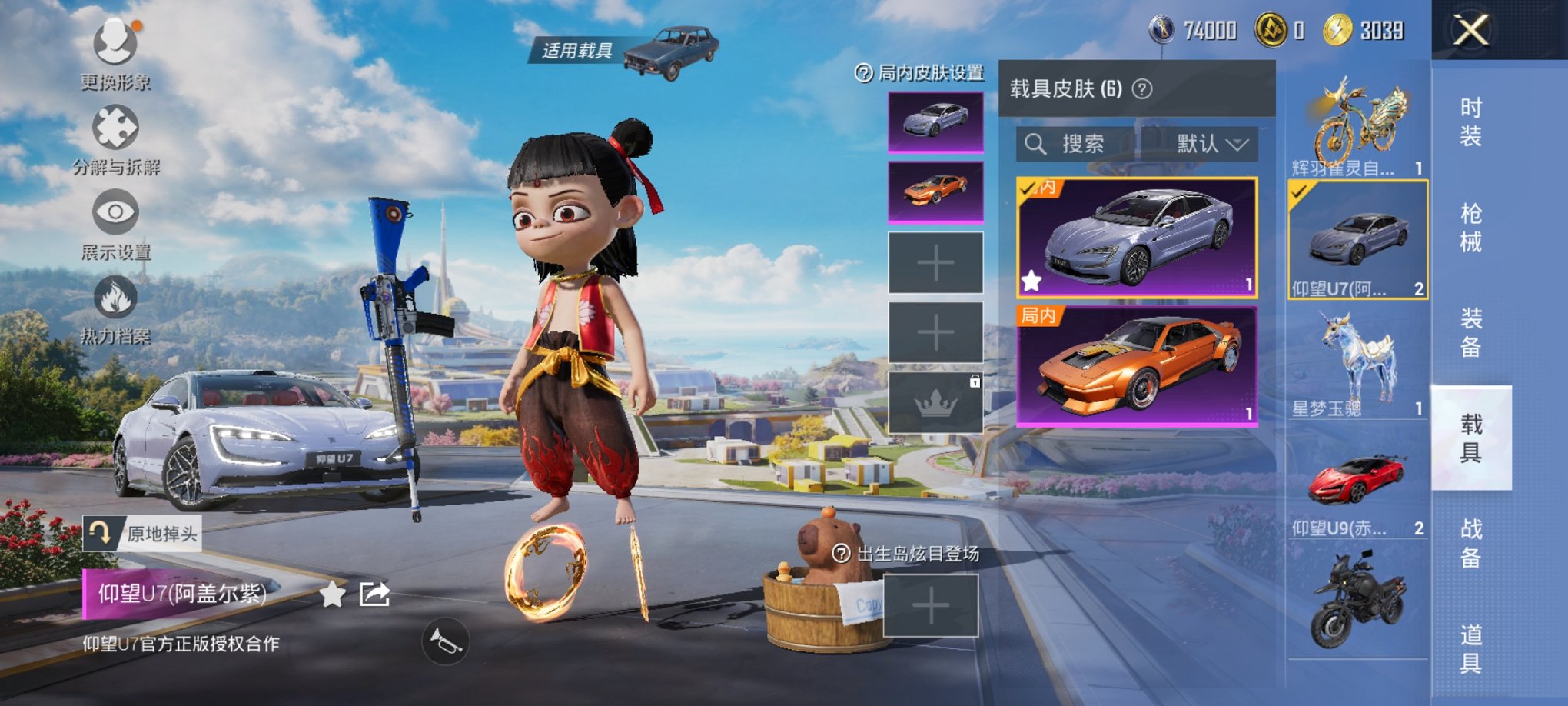Viewport: 1568px width, 706px height.
Task: Switch to the 时装 outfits tab
Action: [1470, 122]
